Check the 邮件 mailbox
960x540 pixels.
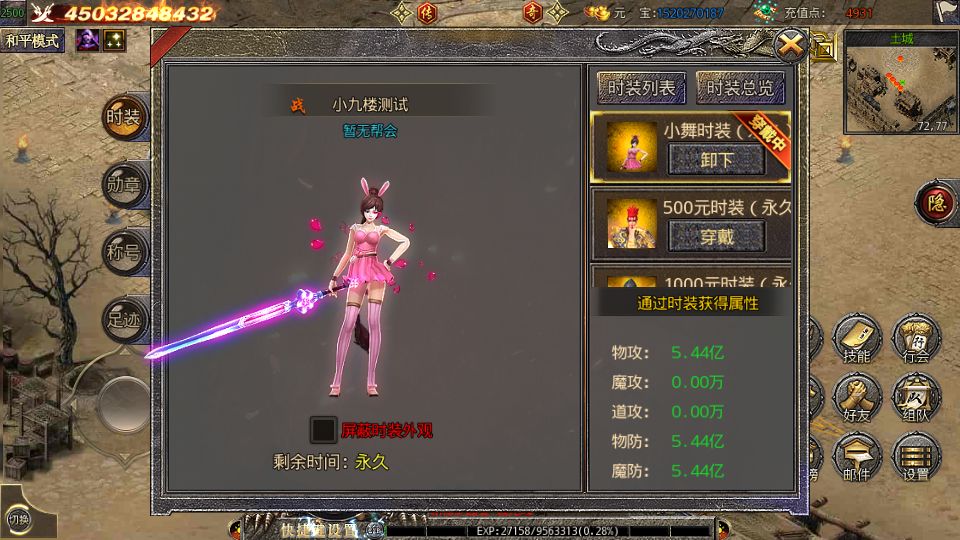[x=857, y=458]
